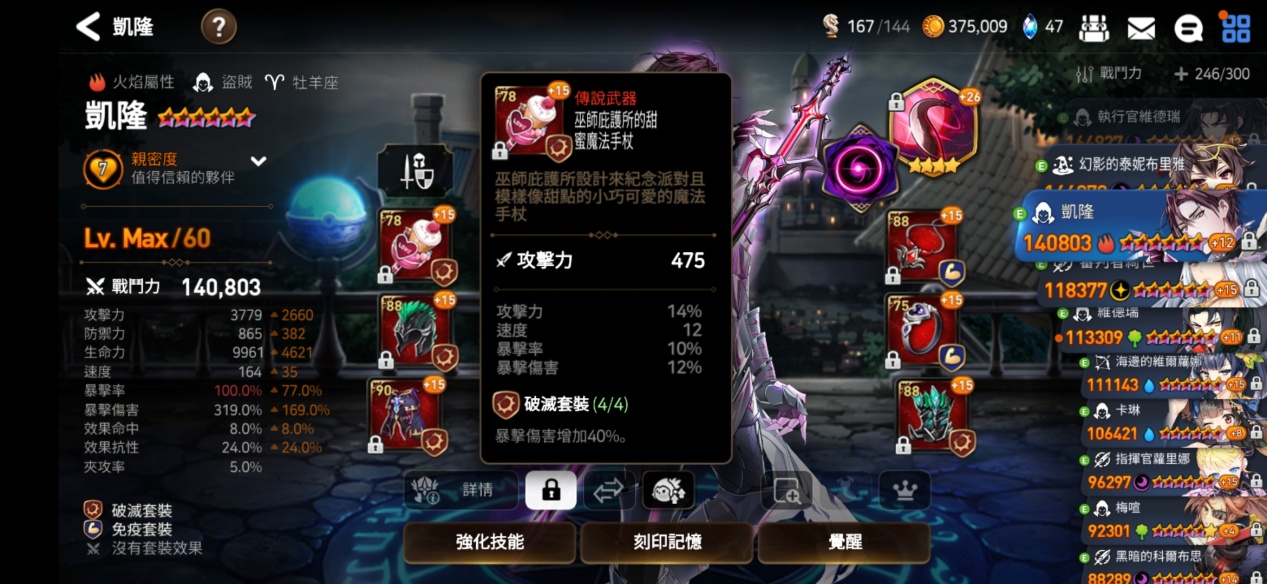Expand the 親密度 friendship dropdown arrow
The image size is (1267, 584).
coord(258,161)
